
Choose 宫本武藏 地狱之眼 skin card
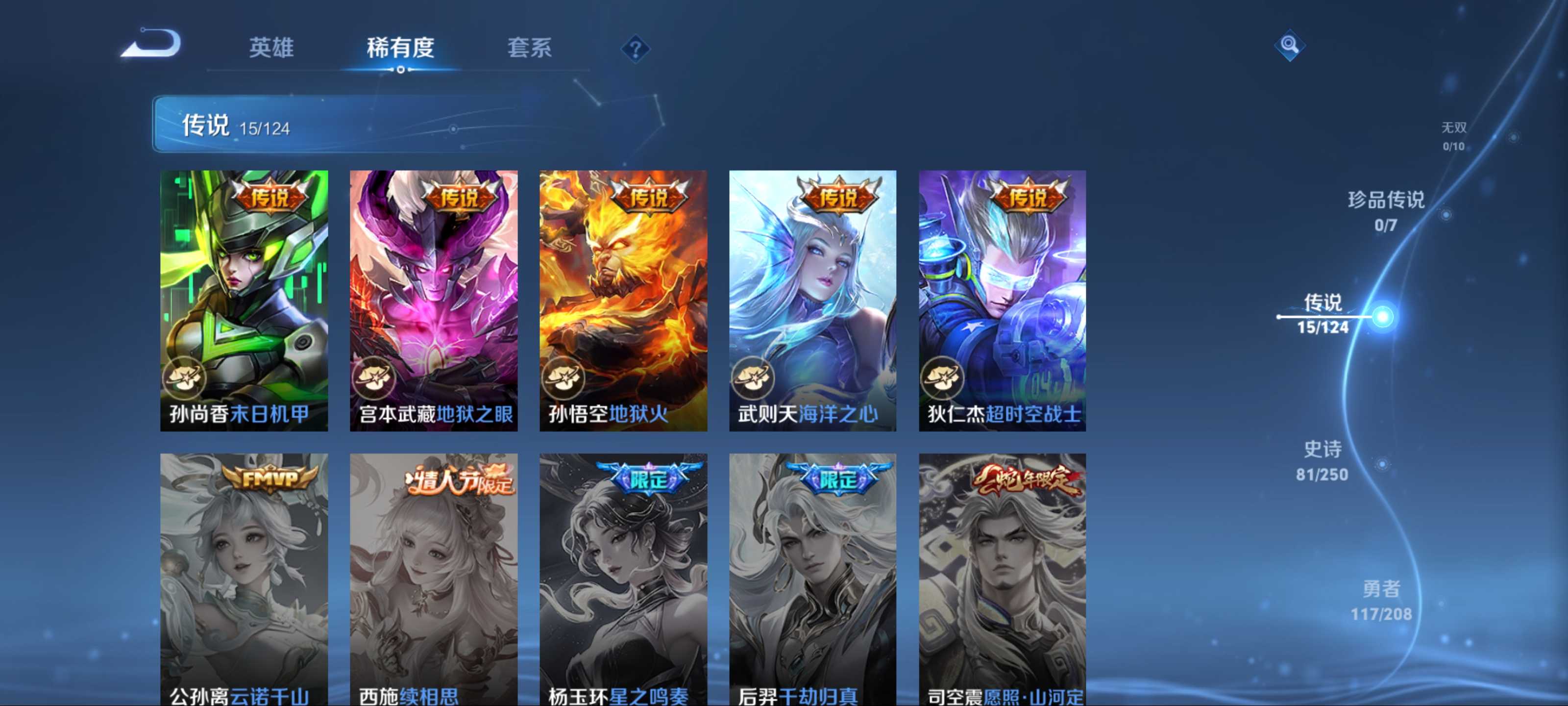[433, 301]
